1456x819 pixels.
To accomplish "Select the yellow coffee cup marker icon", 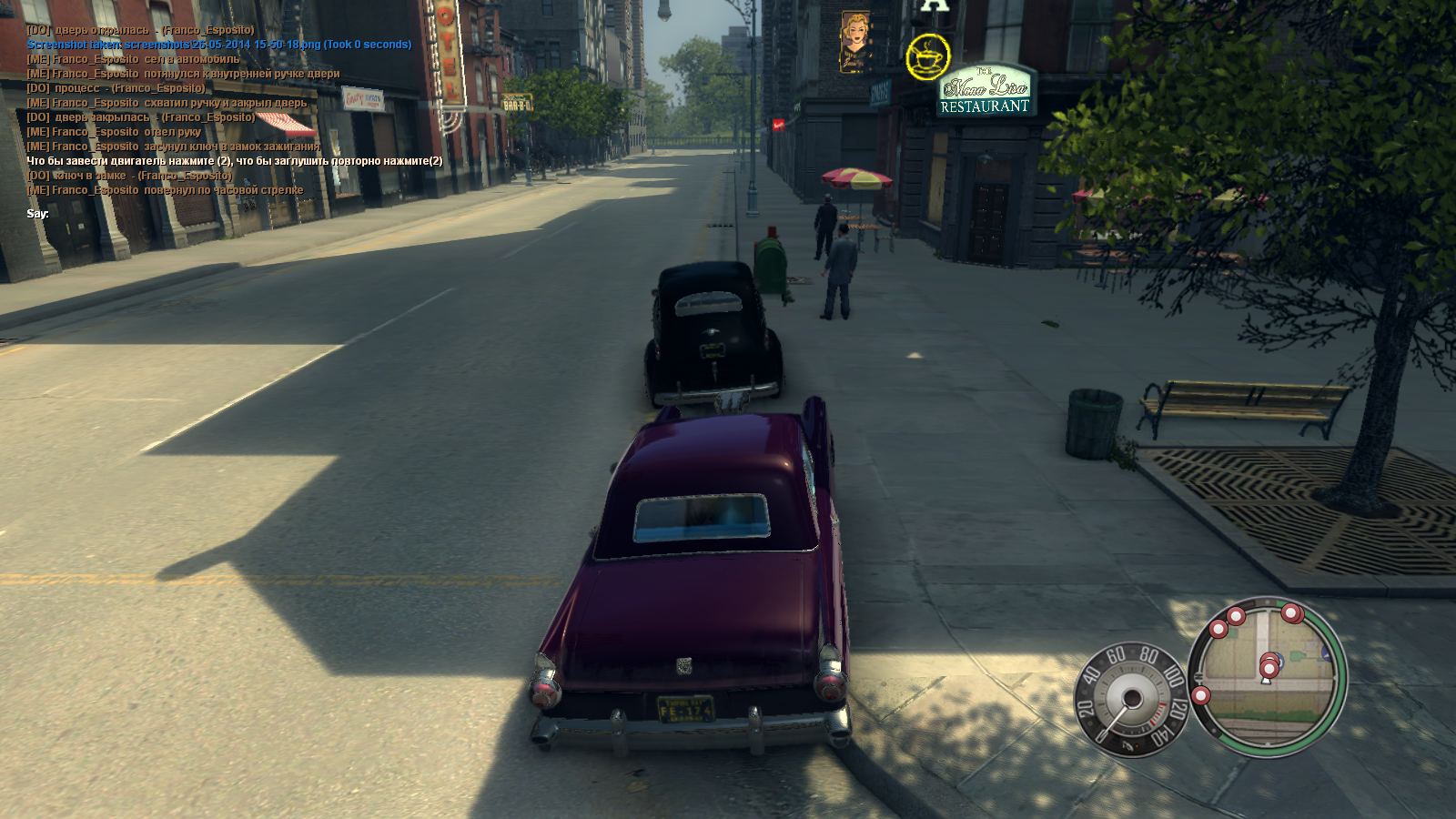I will (x=927, y=57).
